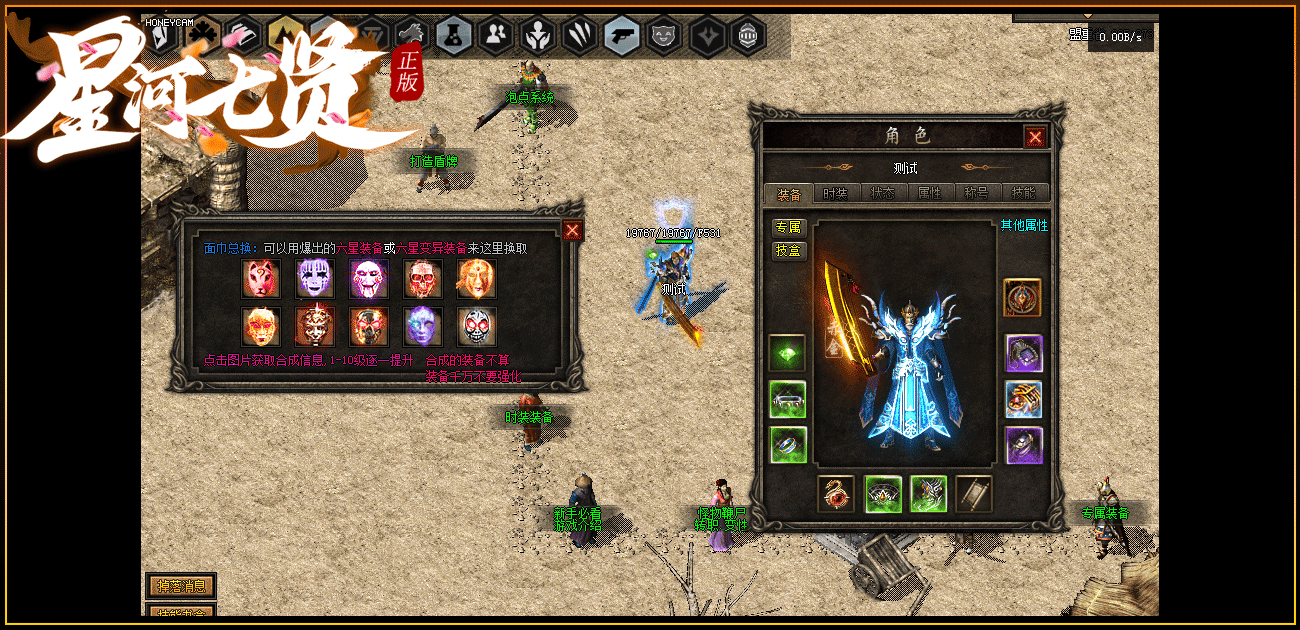Click the flask icon in top bar
Screen dimensions: 1300x630
pos(454,36)
